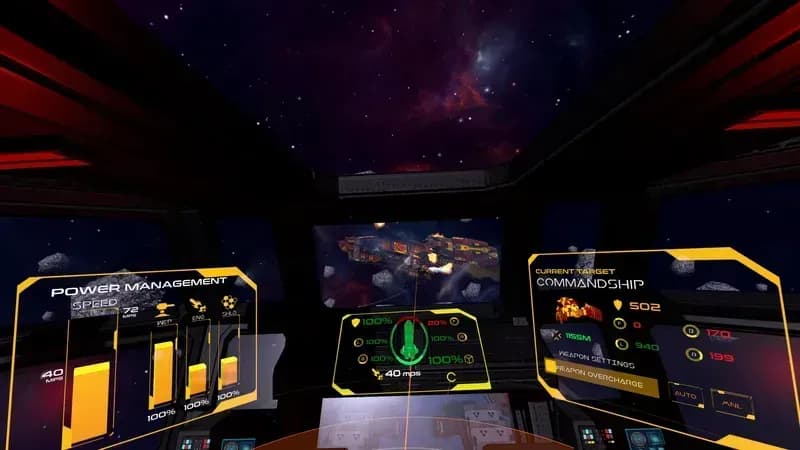Activate Weapon Overcharge
800x450 pixels.
click(600, 385)
